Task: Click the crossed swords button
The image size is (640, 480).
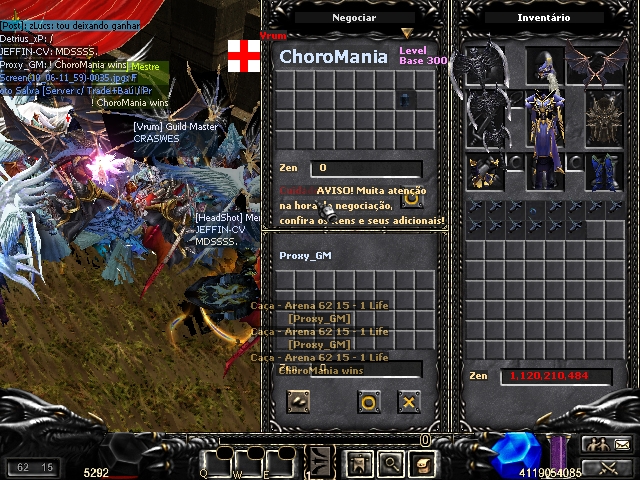Action: tap(608, 466)
